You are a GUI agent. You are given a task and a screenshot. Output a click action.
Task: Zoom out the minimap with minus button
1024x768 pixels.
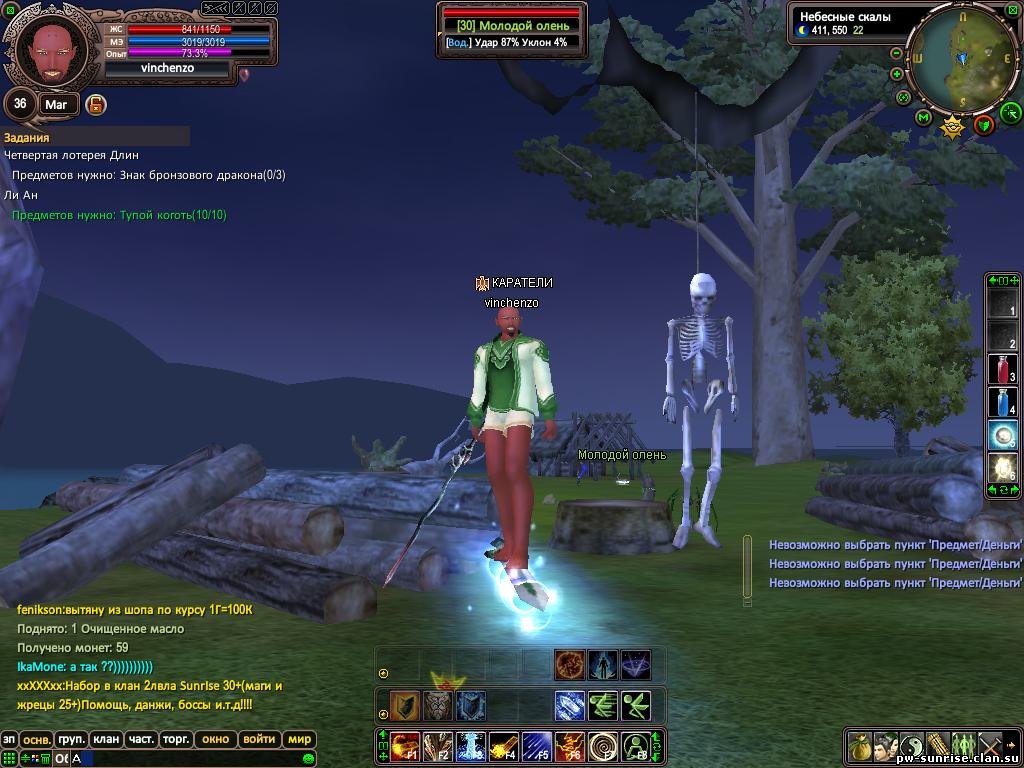click(x=897, y=53)
